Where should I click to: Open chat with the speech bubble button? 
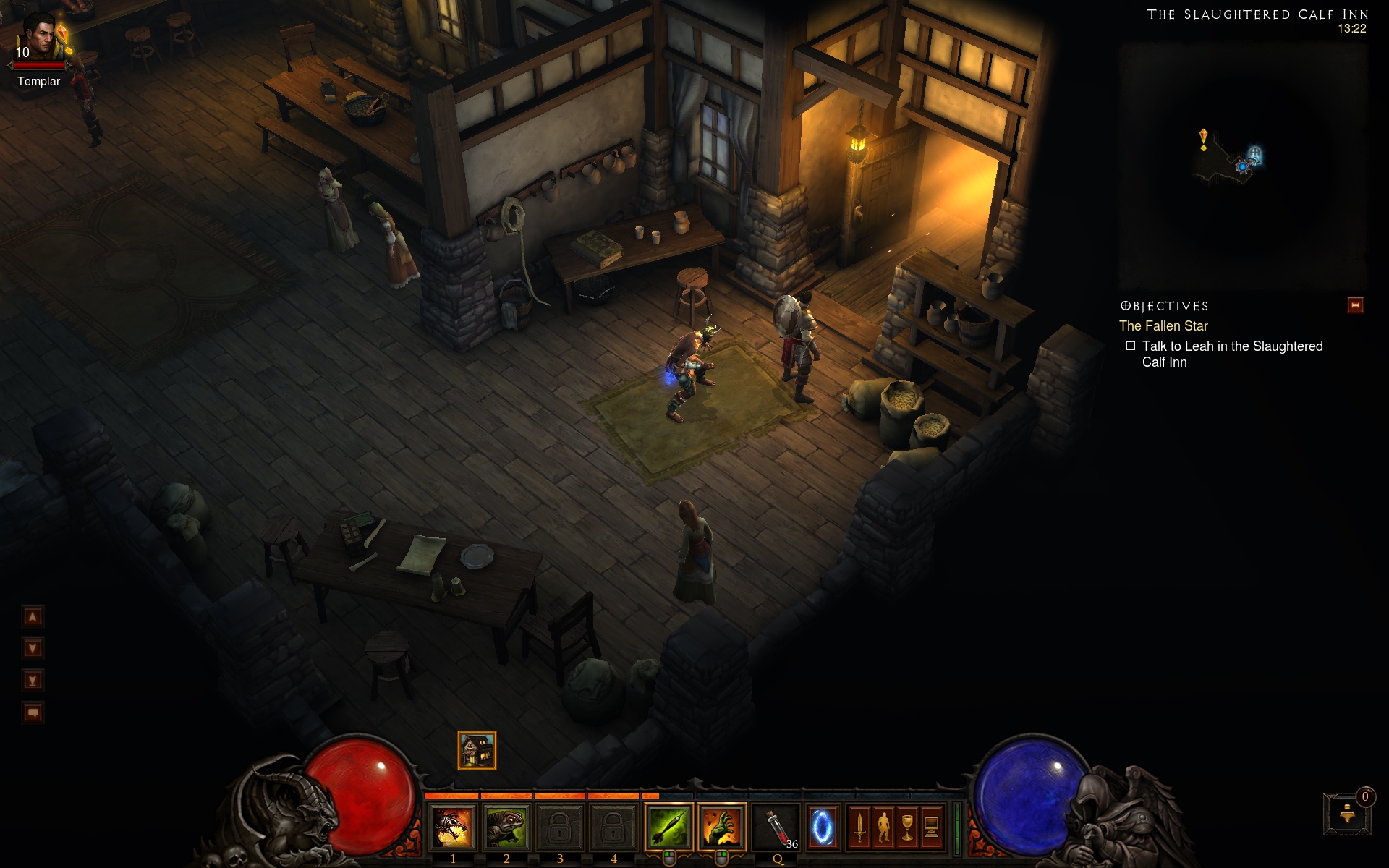[33, 712]
